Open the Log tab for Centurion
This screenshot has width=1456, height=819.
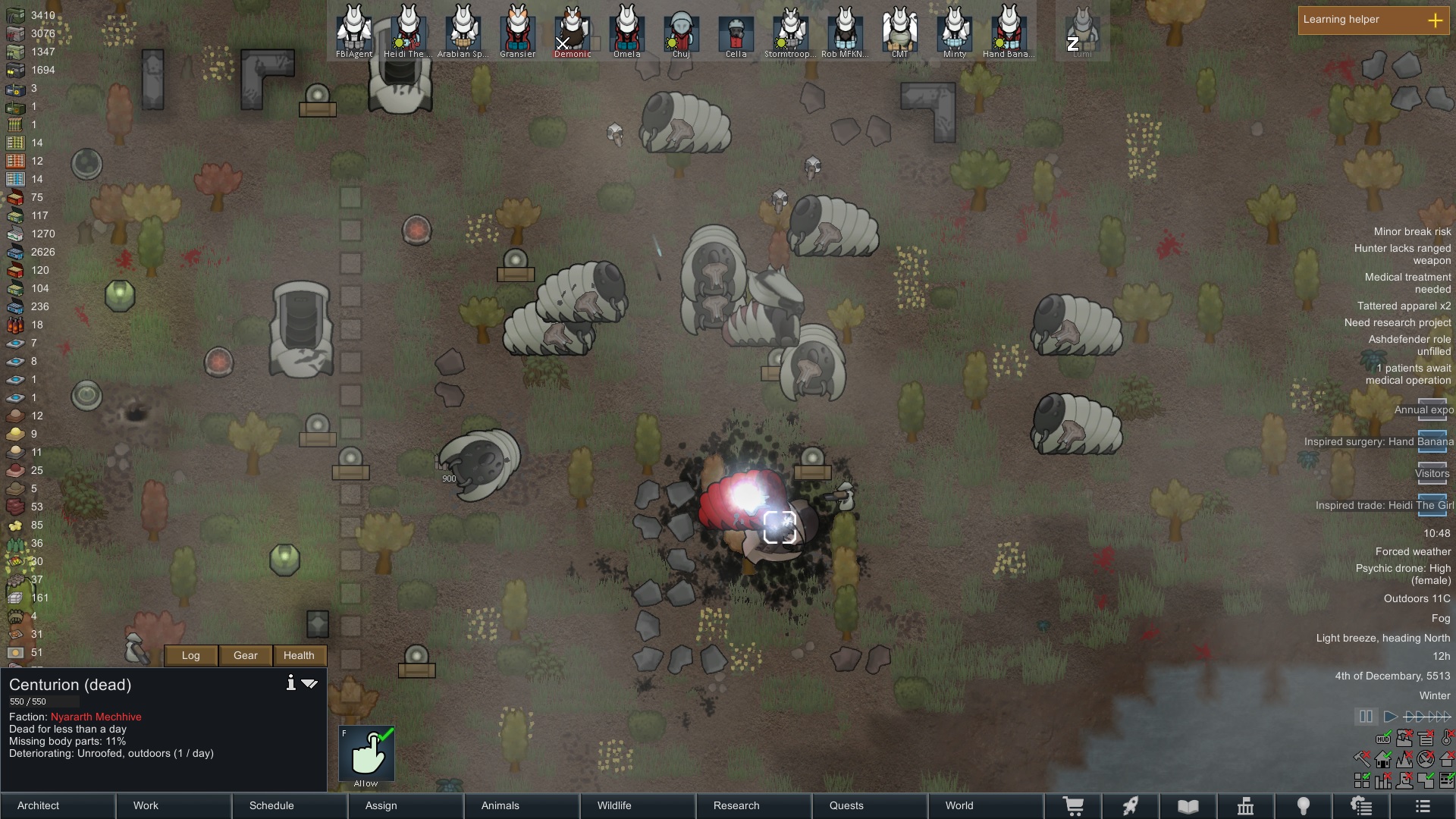[191, 655]
